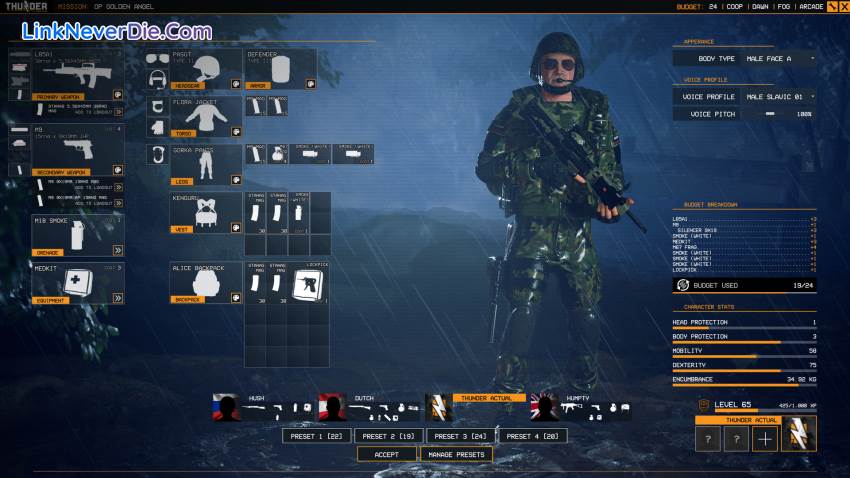
Task: Select the Defender armor slot
Action: click(279, 68)
